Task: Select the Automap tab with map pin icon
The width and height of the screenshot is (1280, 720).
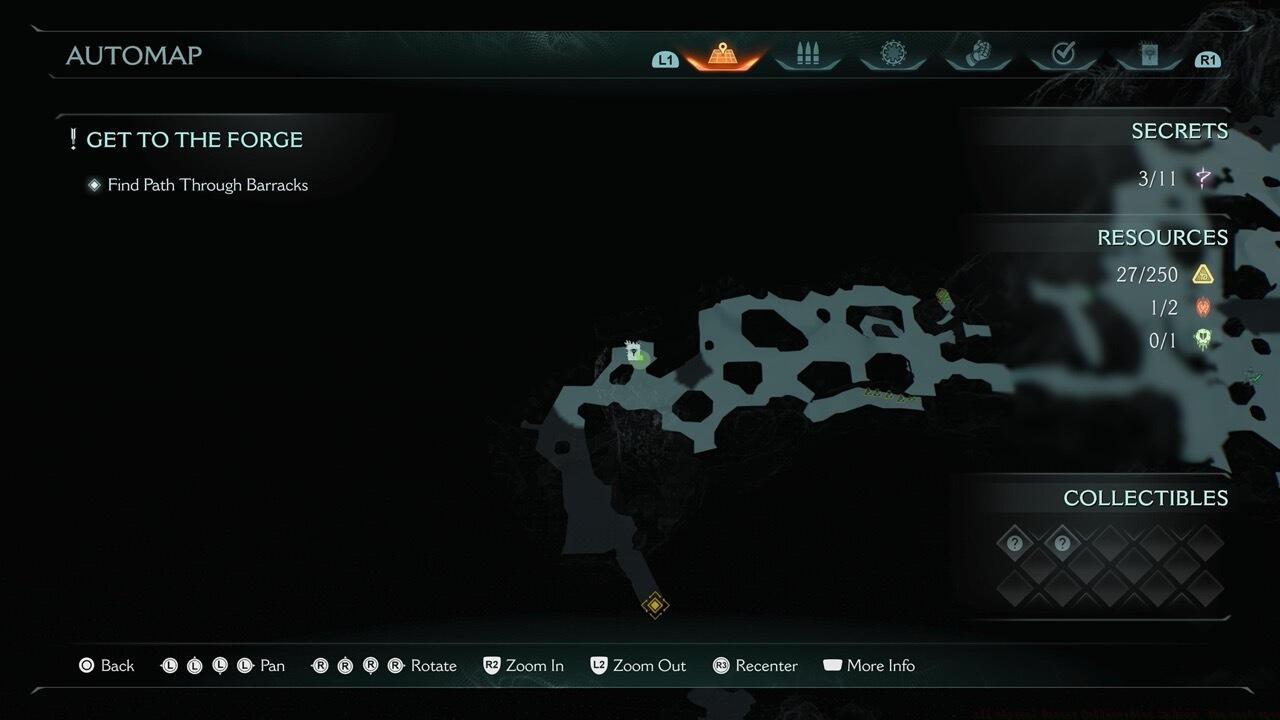Action: tap(722, 56)
